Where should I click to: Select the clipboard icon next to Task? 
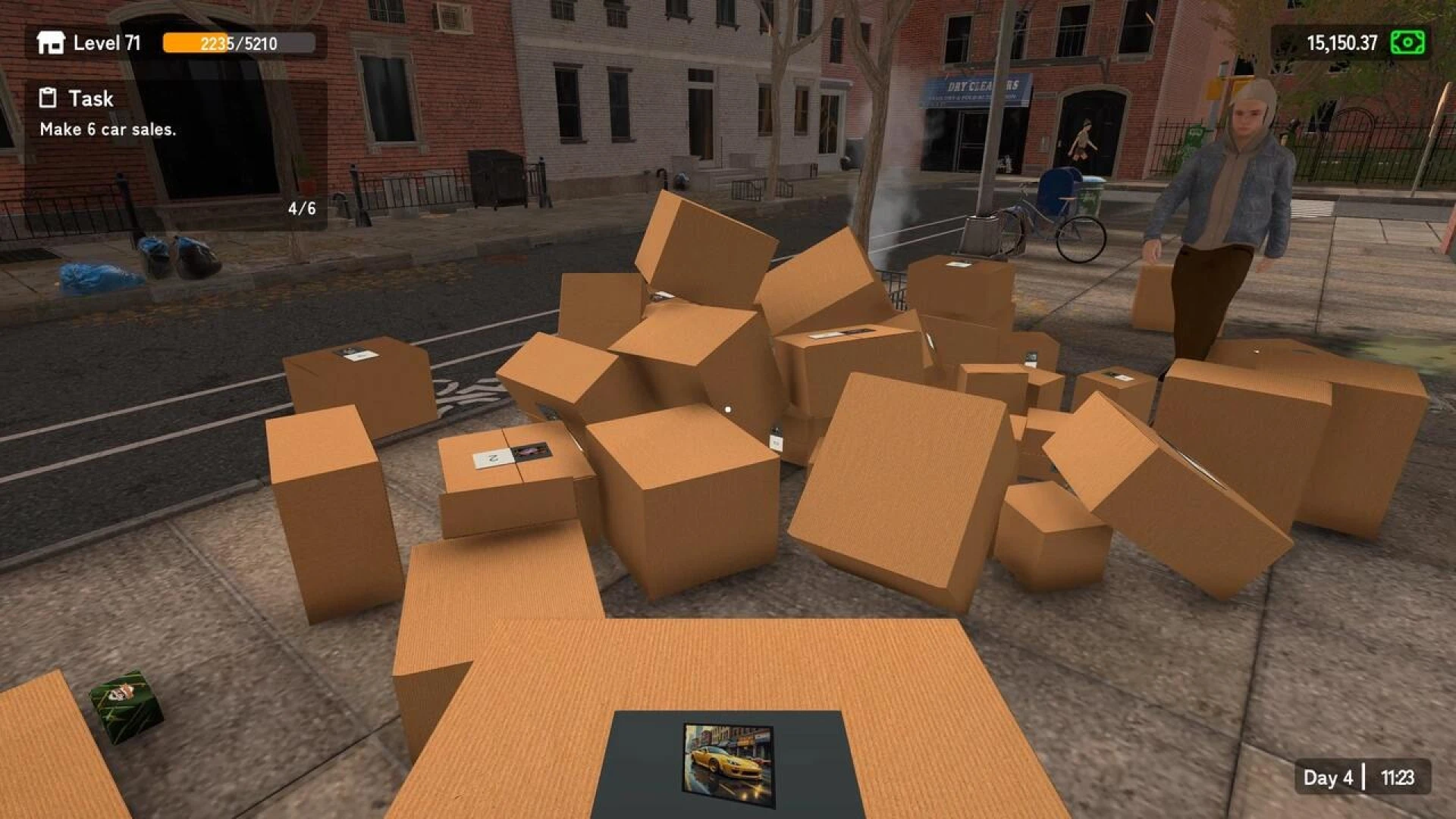click(48, 98)
